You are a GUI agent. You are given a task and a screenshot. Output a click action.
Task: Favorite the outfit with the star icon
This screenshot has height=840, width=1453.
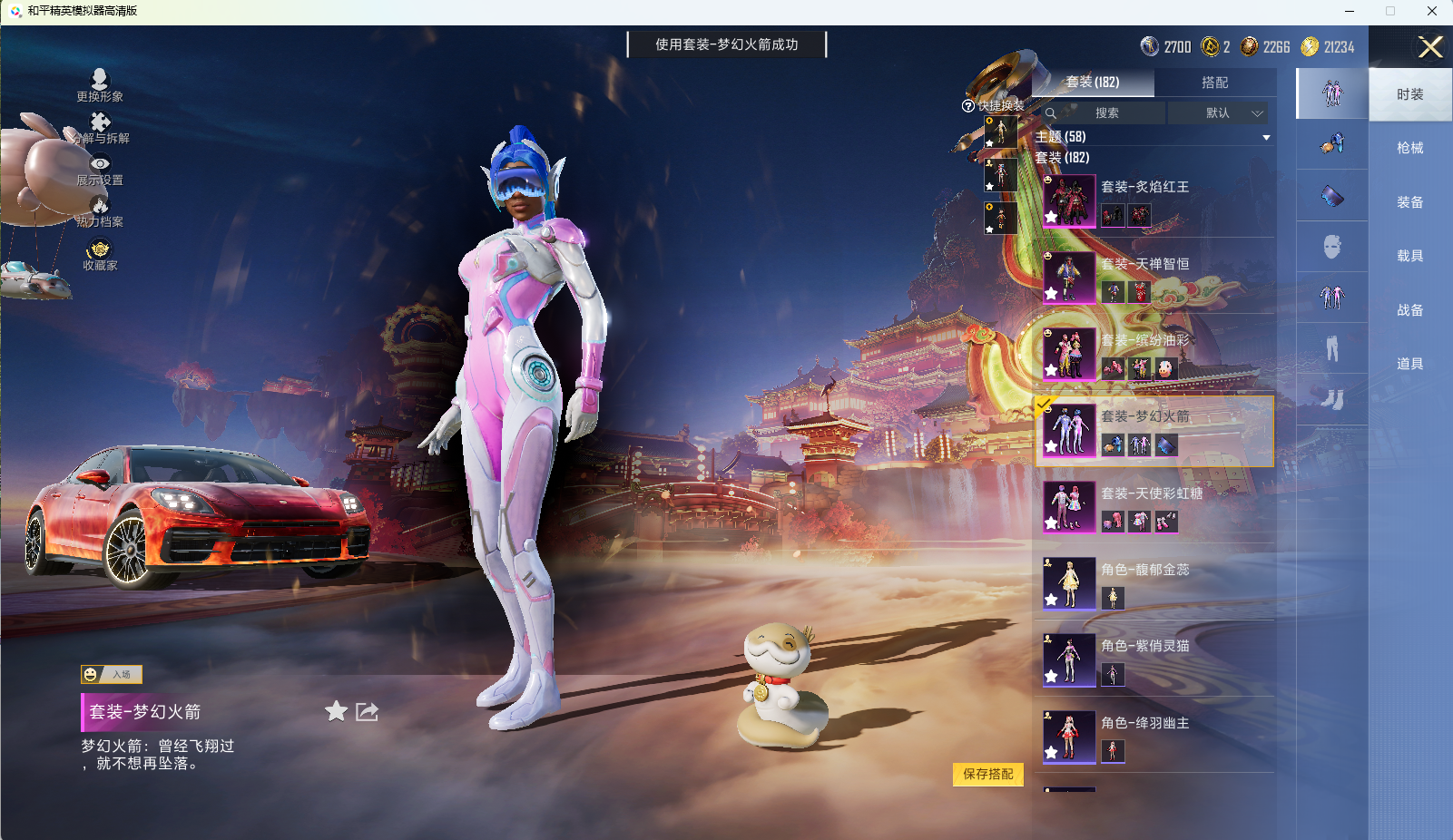[x=337, y=711]
